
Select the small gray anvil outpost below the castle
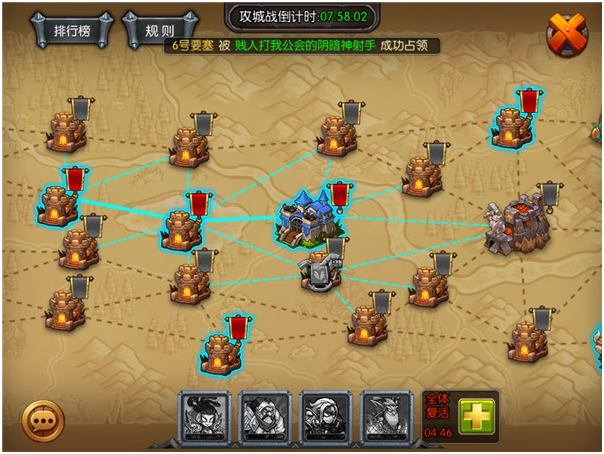pyautogui.click(x=322, y=268)
